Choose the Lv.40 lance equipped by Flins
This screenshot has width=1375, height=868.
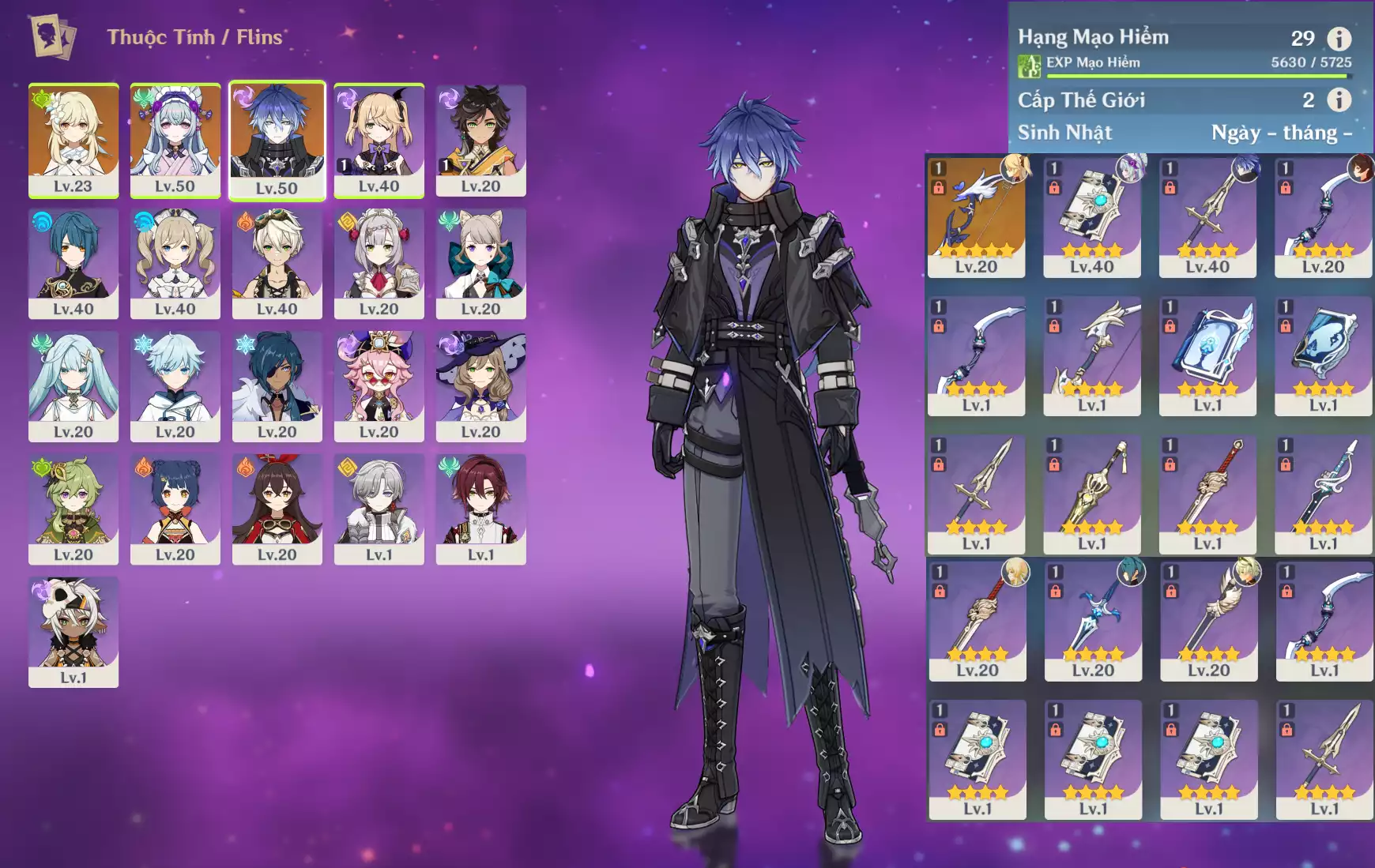click(x=1207, y=216)
